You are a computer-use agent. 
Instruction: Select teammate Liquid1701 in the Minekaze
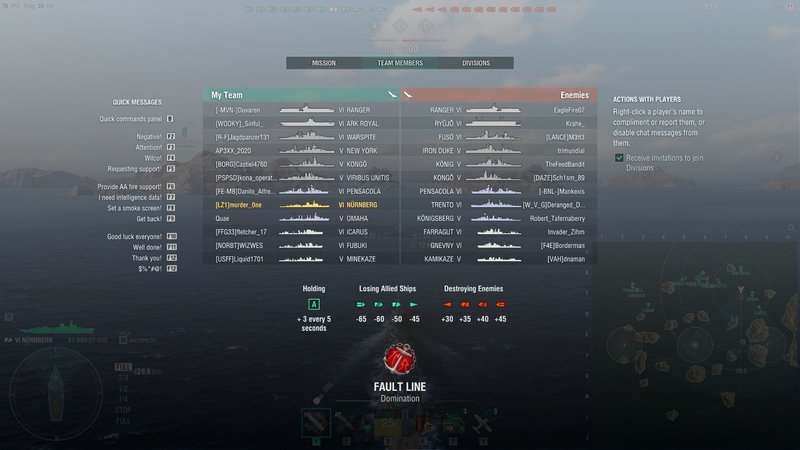click(300, 259)
